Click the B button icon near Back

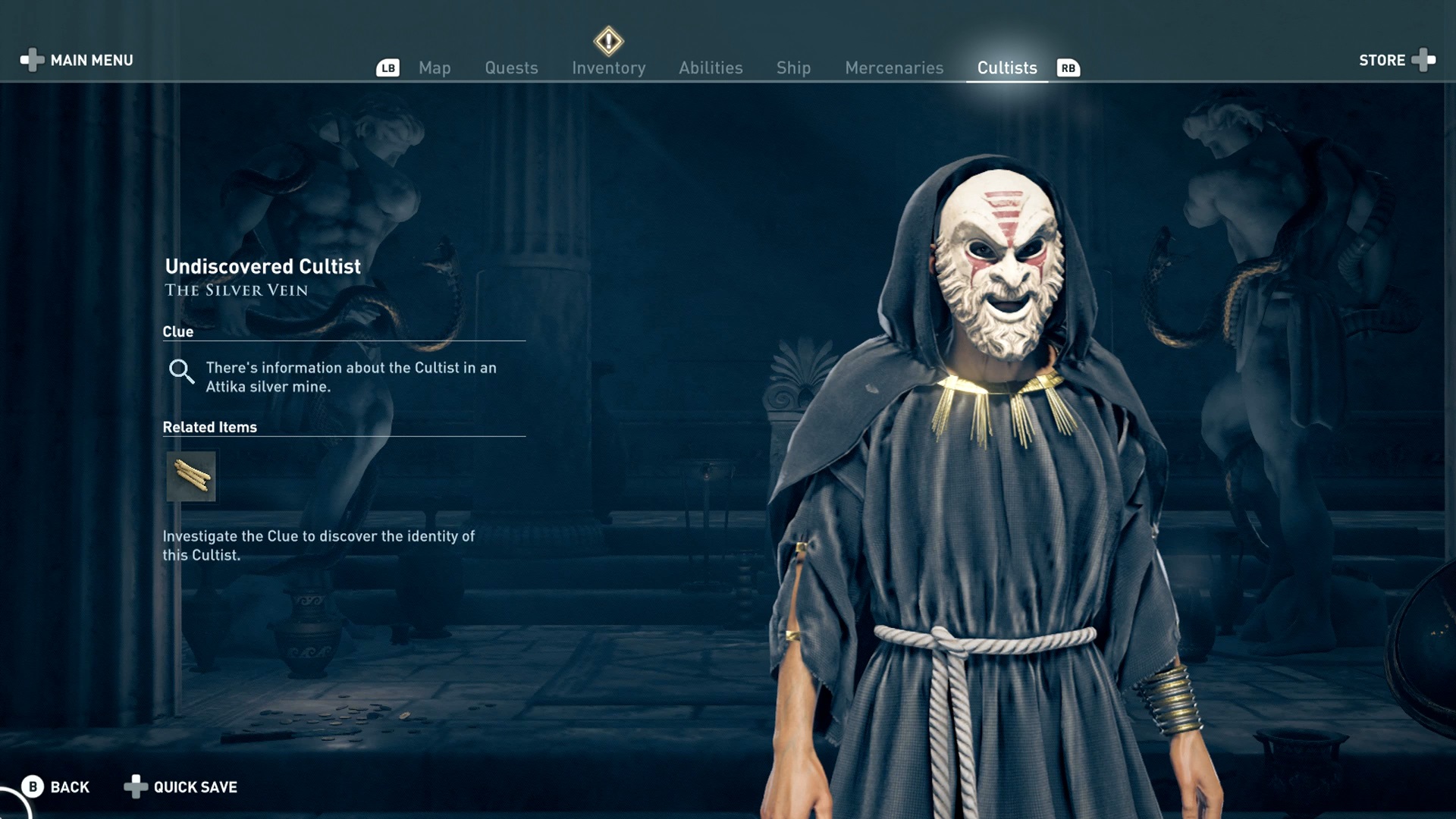[31, 787]
